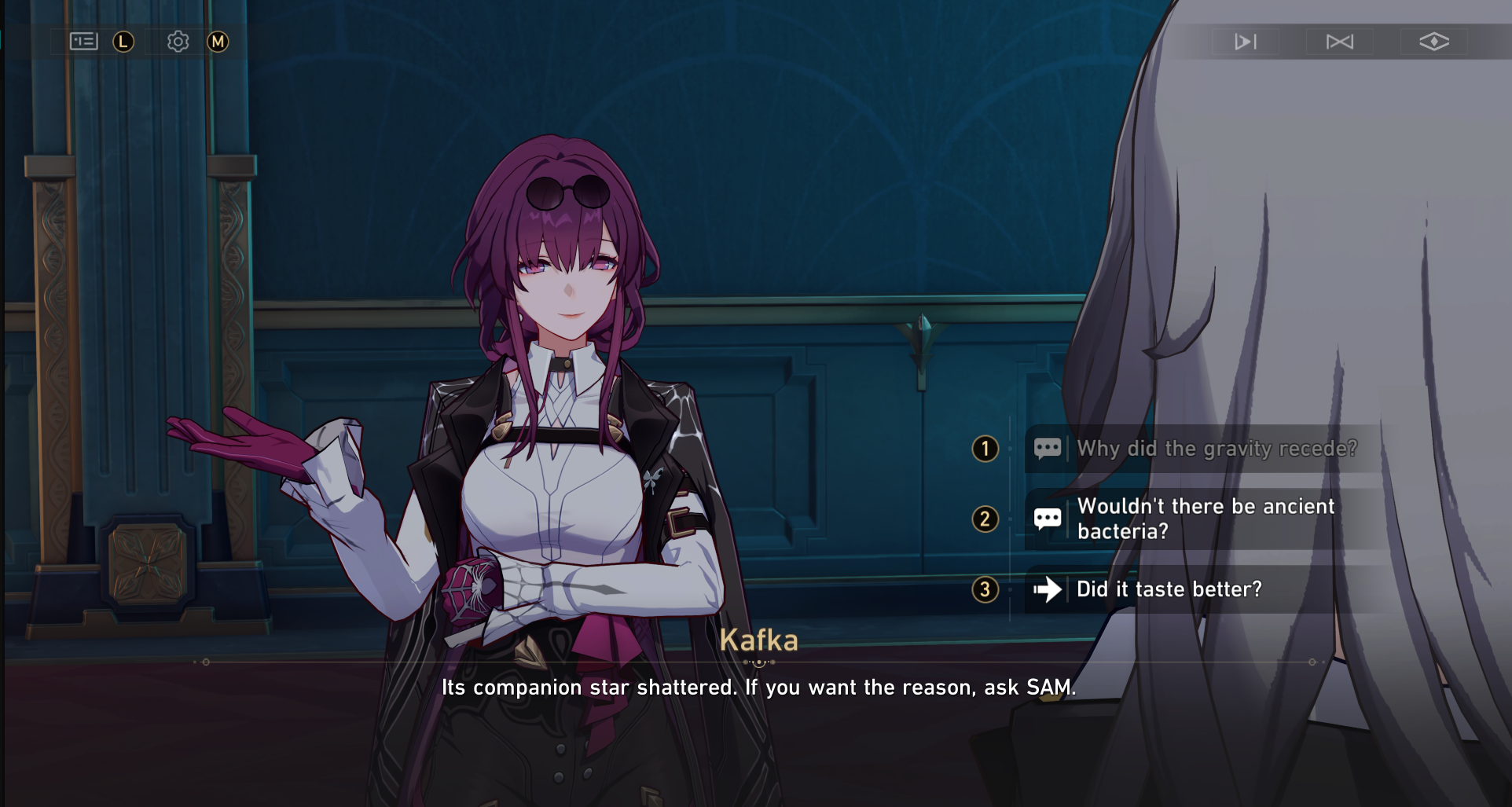Screen dimensions: 1512x807
Task: Toggle auto-play dialogue button
Action: pos(1245,42)
